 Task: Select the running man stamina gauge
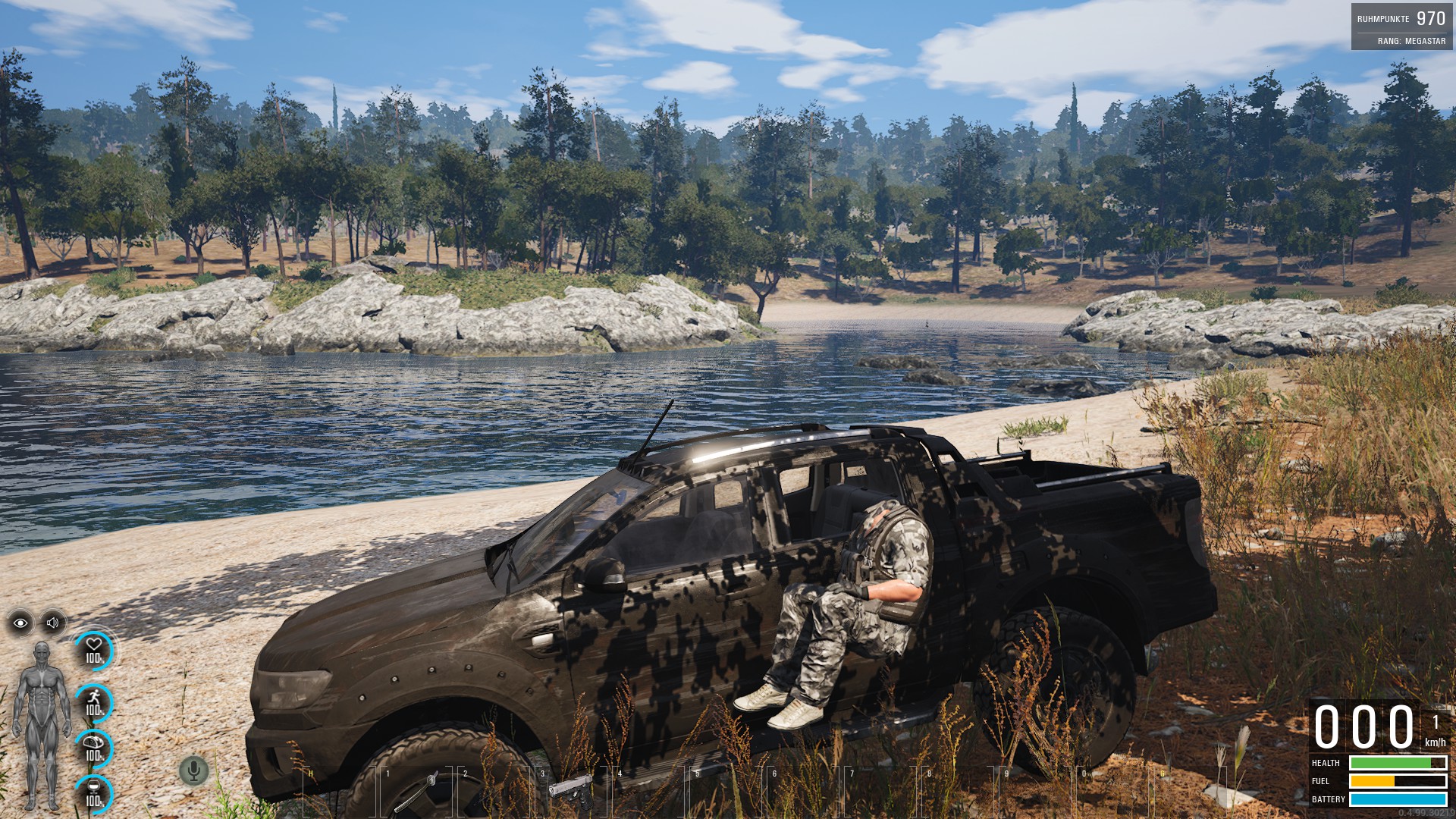[94, 703]
